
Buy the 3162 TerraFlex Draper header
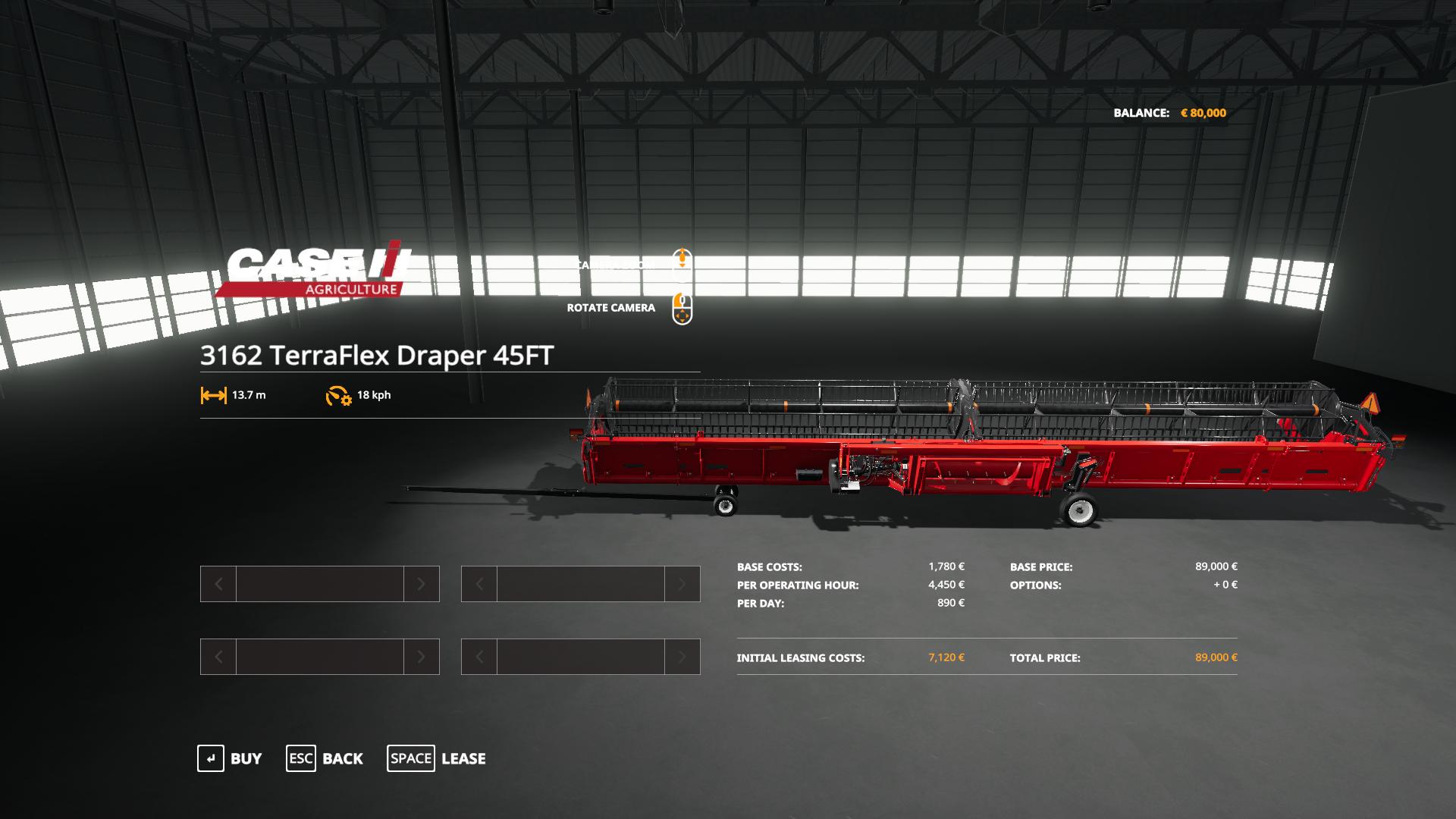pyautogui.click(x=230, y=758)
